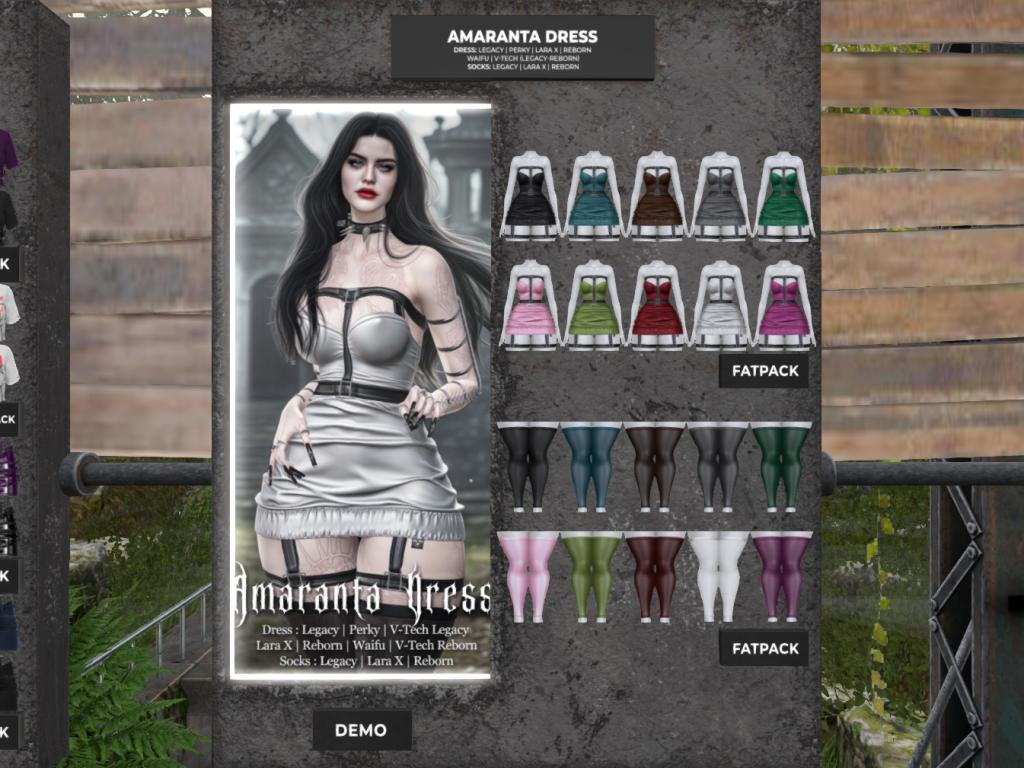Choose the teal socks
Viewport: 1024px width, 768px height.
(591, 467)
